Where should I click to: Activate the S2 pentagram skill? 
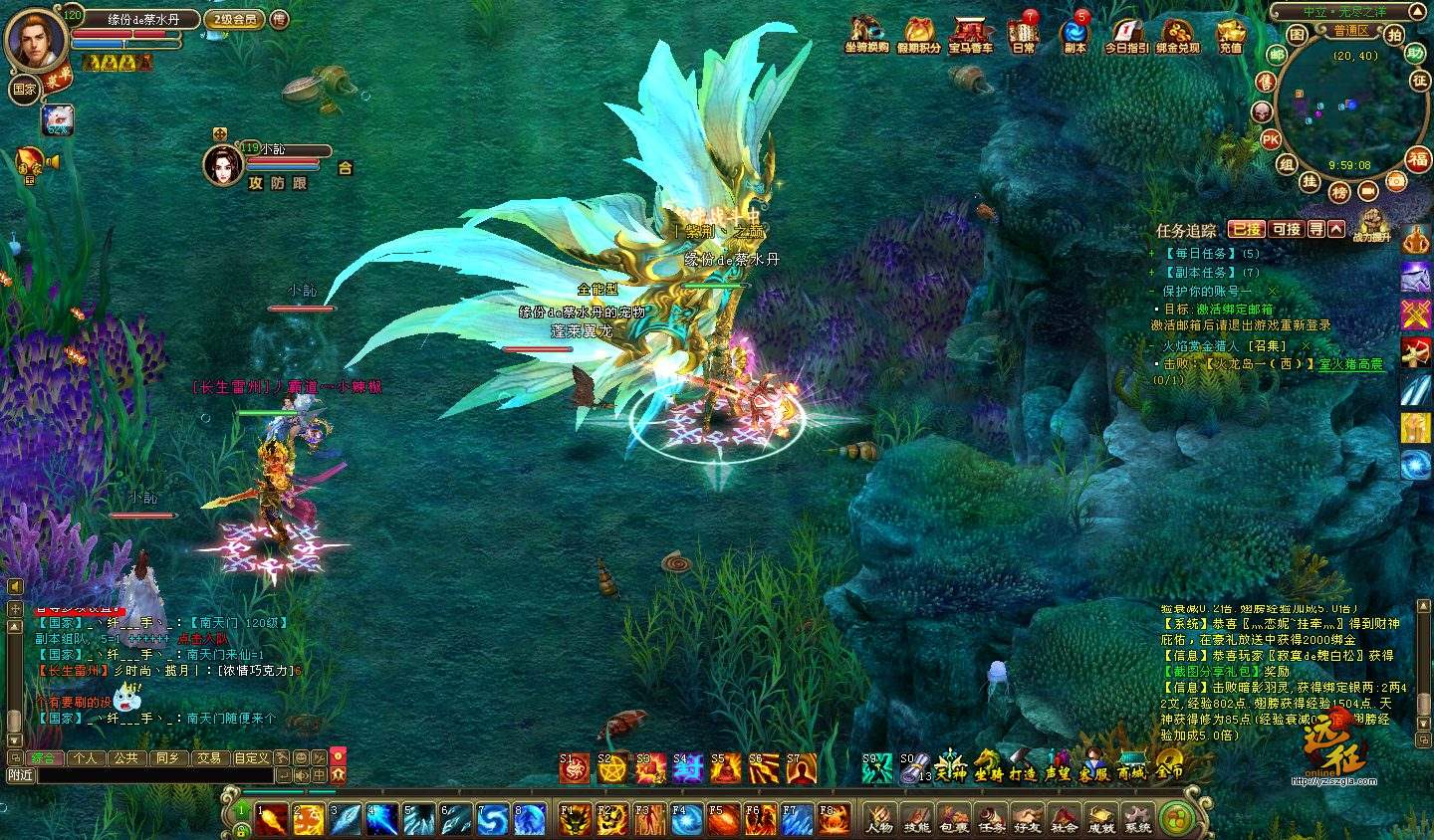(x=611, y=768)
